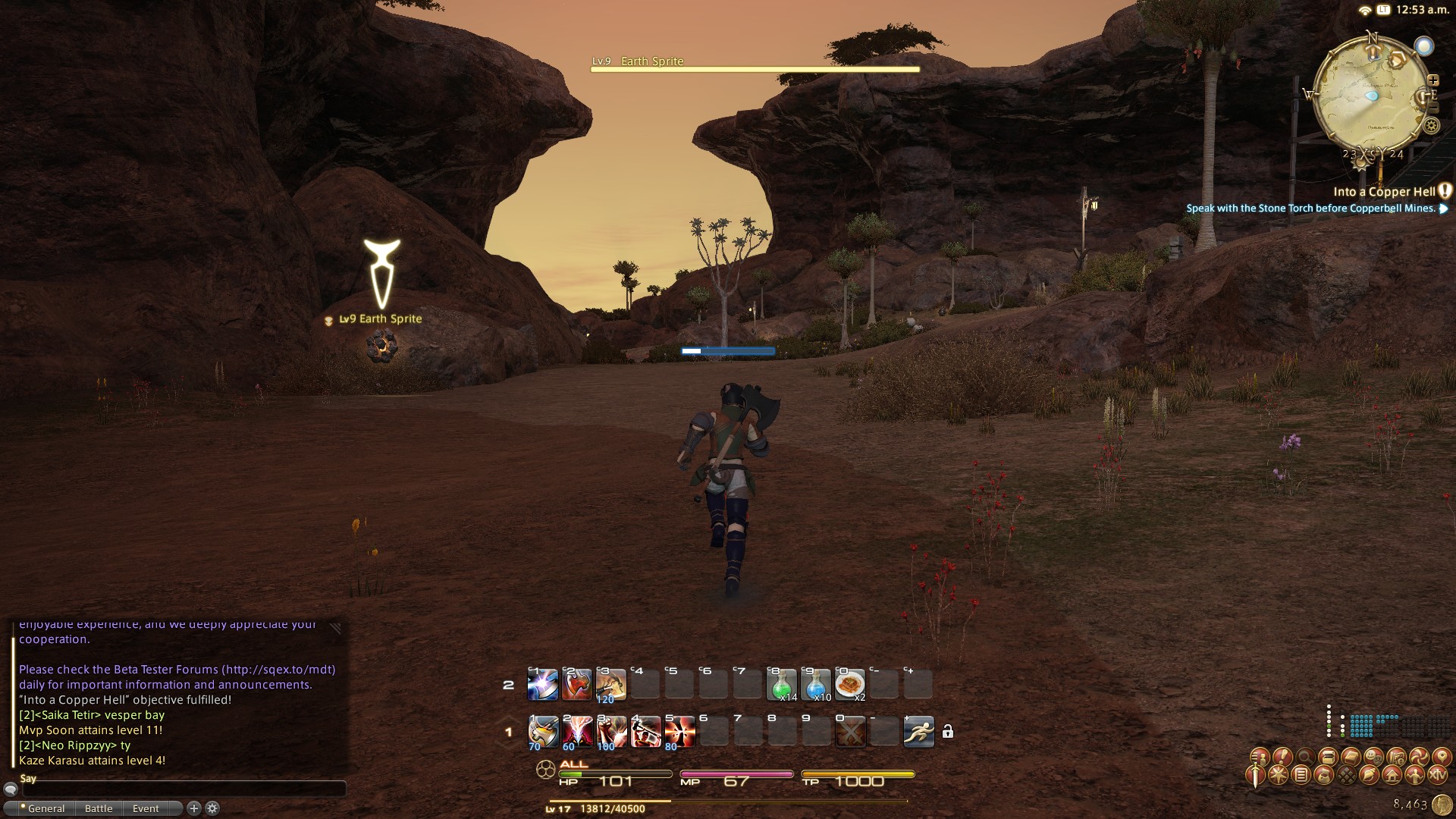Open the minimap gear settings

pos(1432,125)
